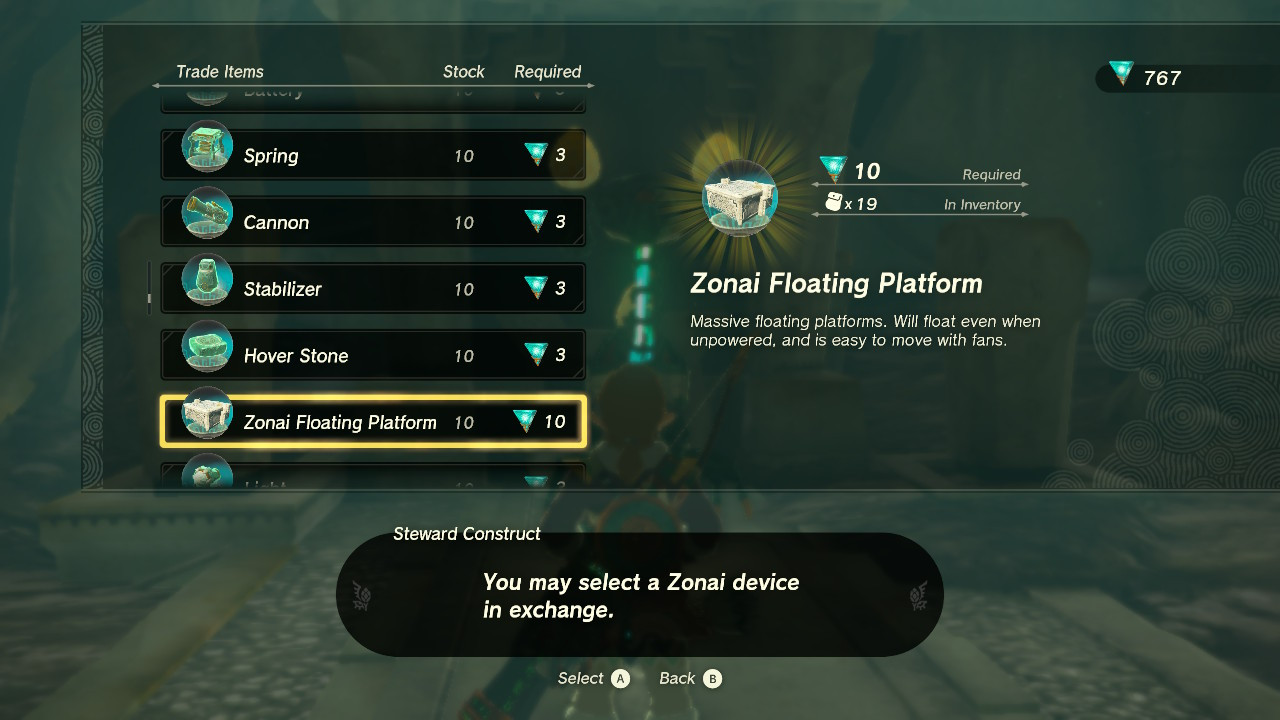This screenshot has width=1280, height=720.
Task: Click the Hover Stone device icon
Action: pyautogui.click(x=206, y=348)
